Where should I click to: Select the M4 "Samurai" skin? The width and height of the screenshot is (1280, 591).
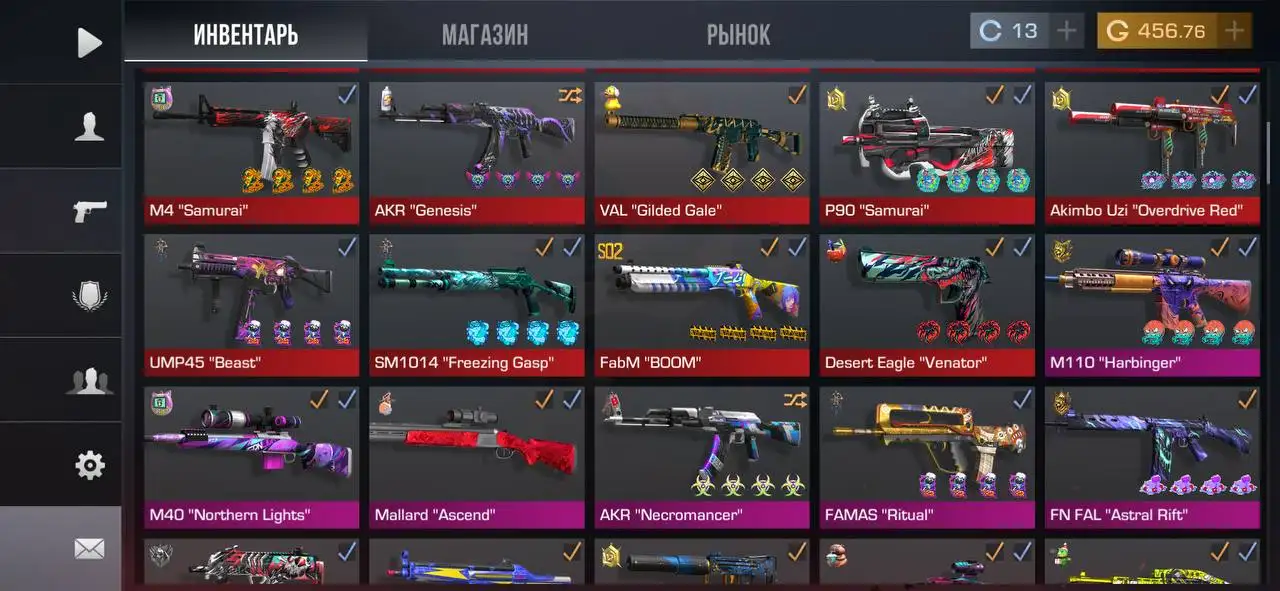pyautogui.click(x=251, y=150)
